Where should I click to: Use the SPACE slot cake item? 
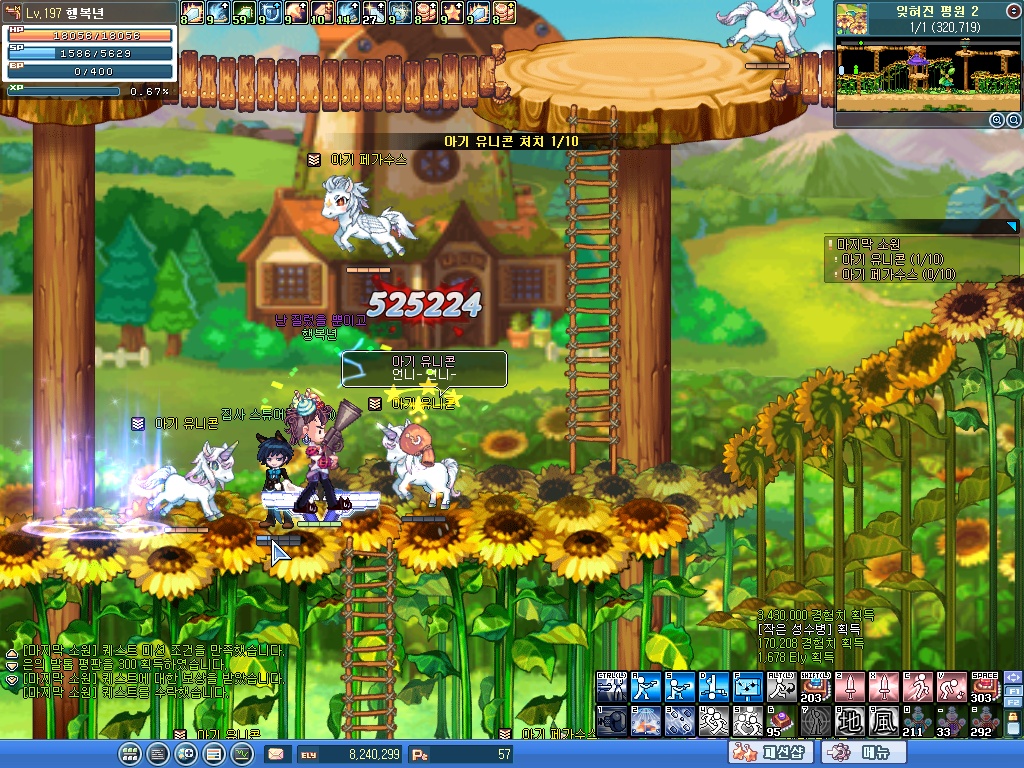(x=984, y=687)
